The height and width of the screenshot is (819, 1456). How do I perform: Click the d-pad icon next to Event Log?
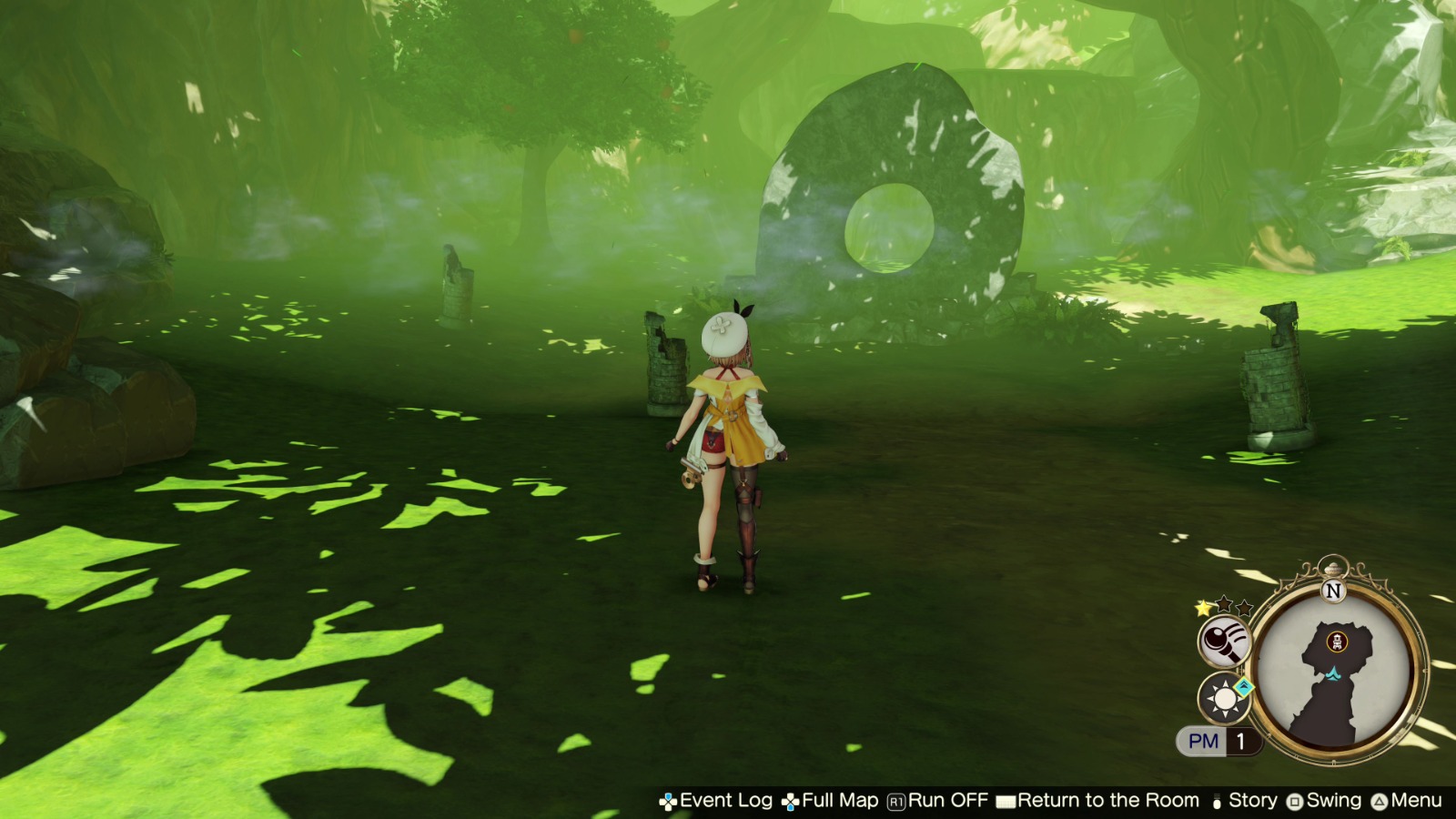pos(668,802)
